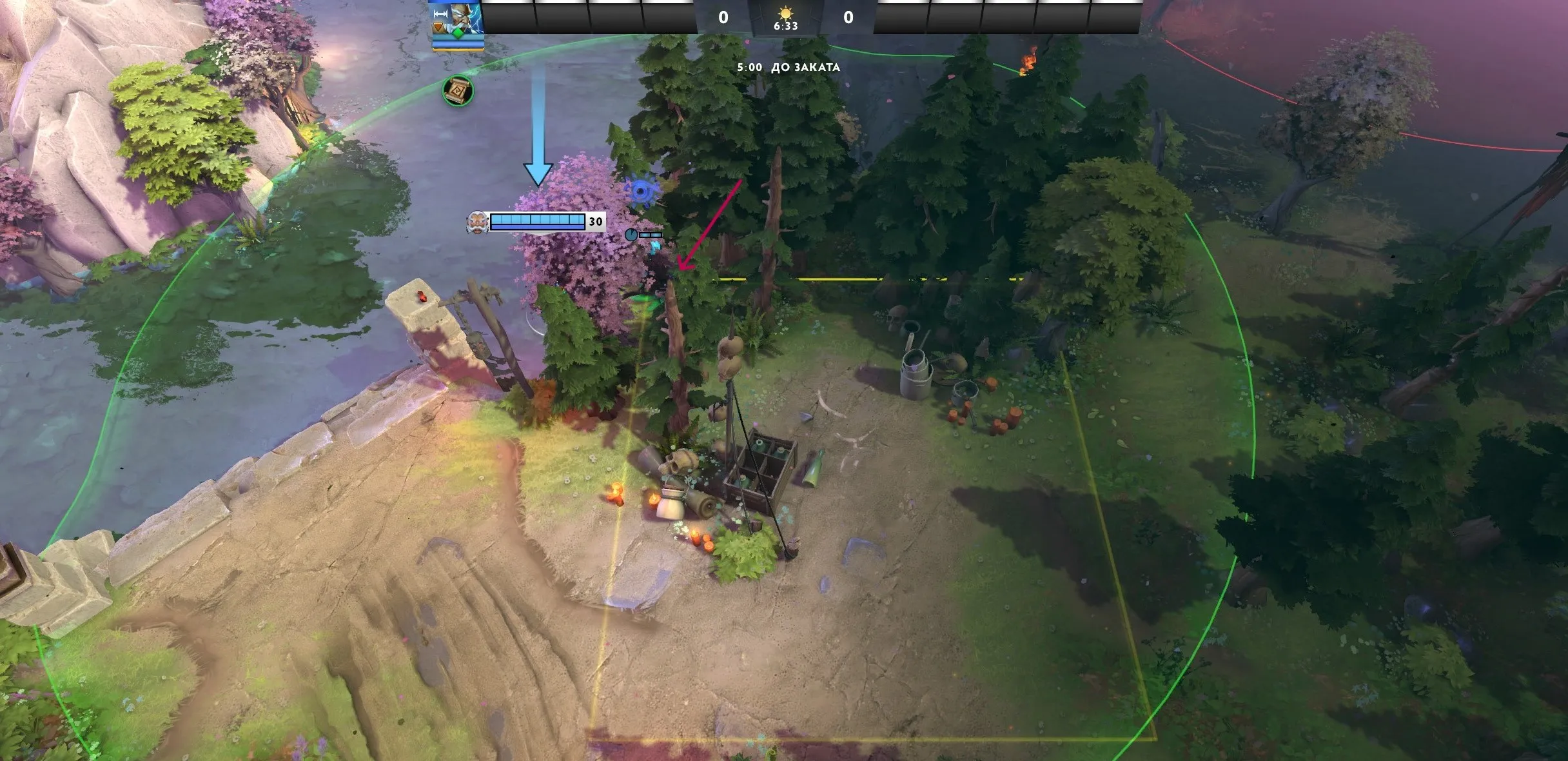1568x761 pixels.
Task: Open the game clock panel showing 6:33
Action: (786, 27)
